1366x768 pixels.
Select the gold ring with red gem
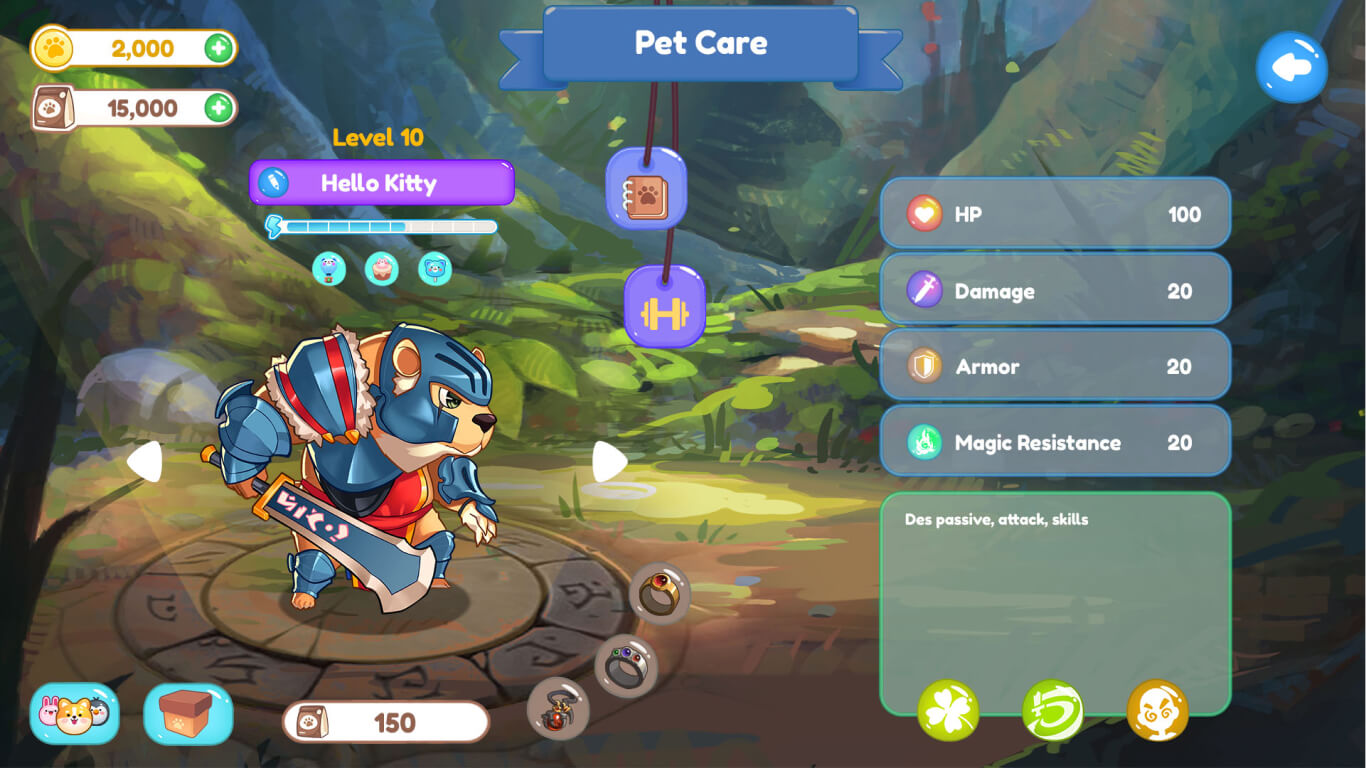click(659, 593)
